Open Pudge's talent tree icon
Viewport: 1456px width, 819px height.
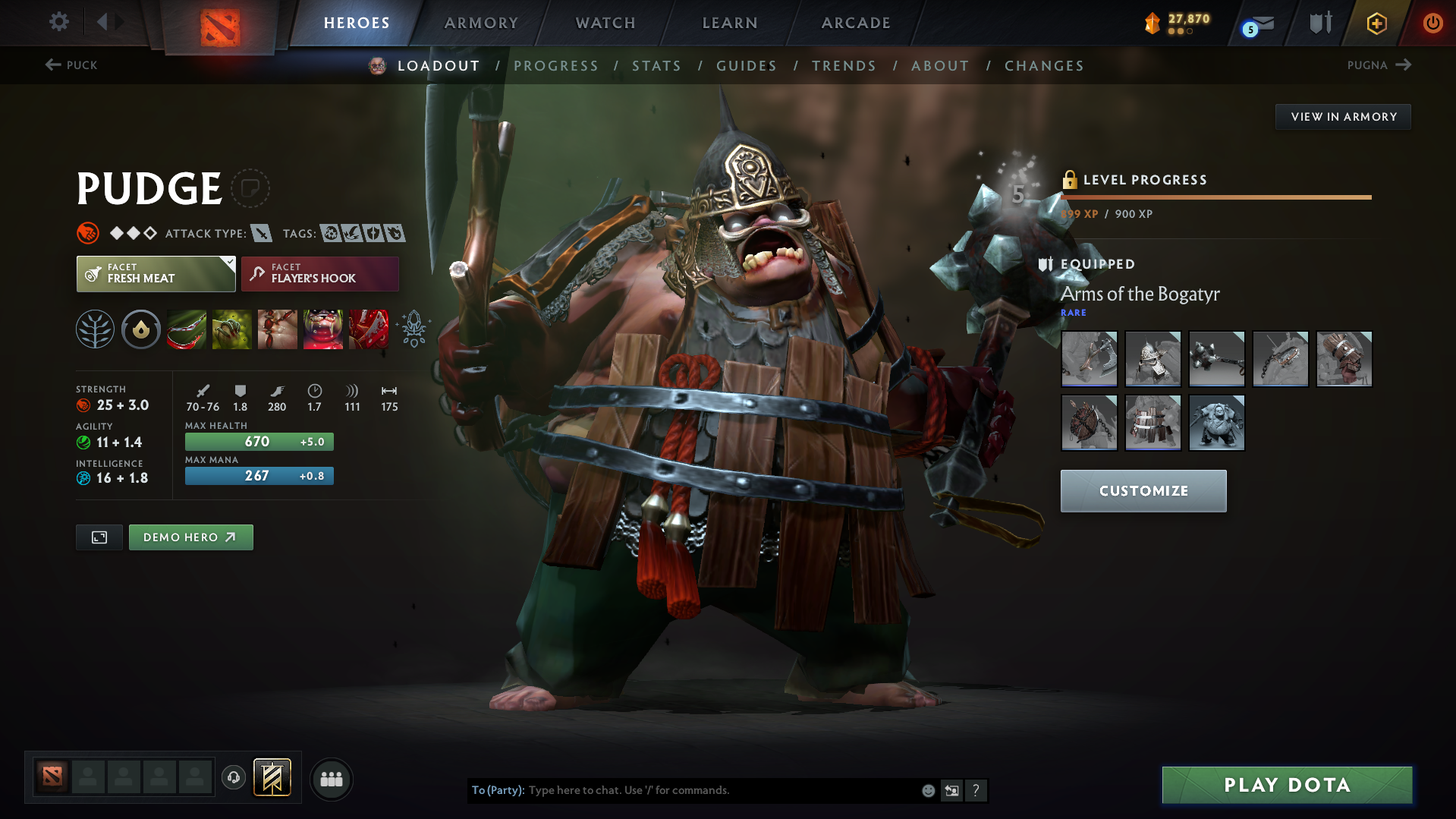tap(95, 329)
